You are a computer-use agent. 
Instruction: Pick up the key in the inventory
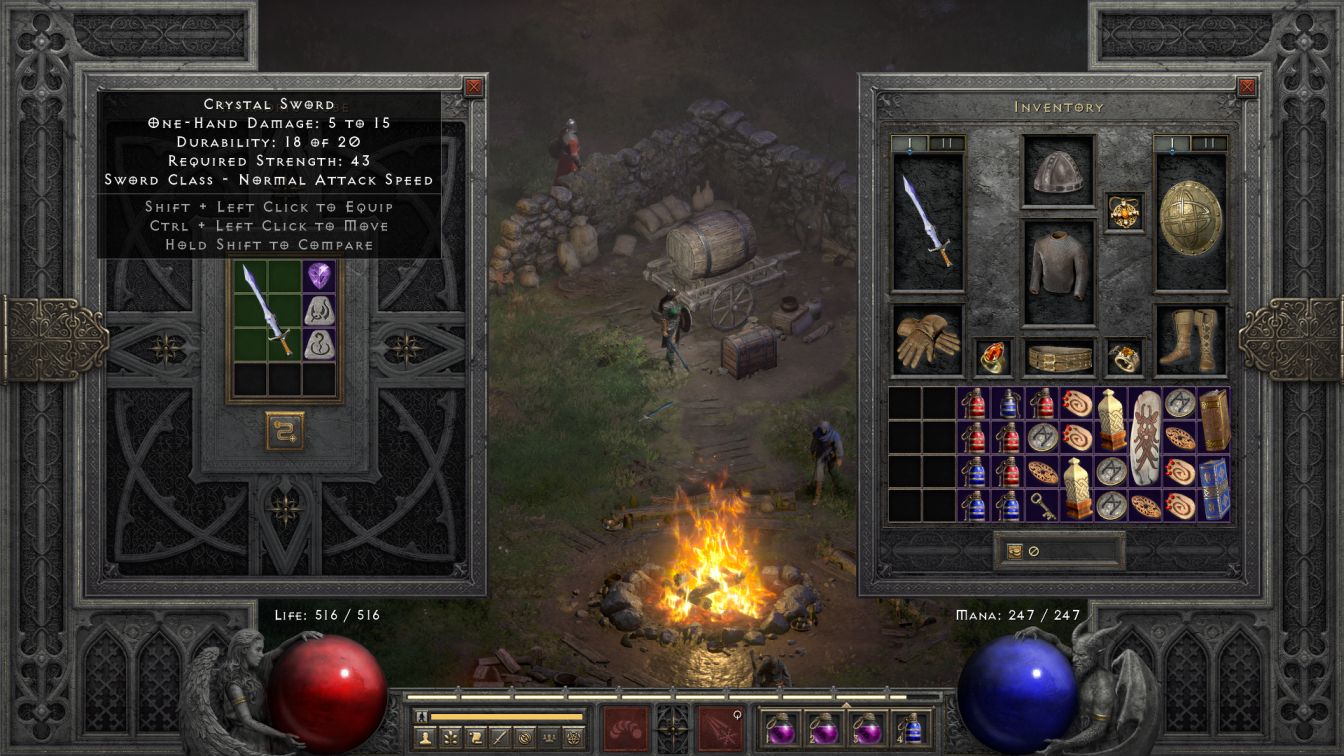pyautogui.click(x=1042, y=506)
